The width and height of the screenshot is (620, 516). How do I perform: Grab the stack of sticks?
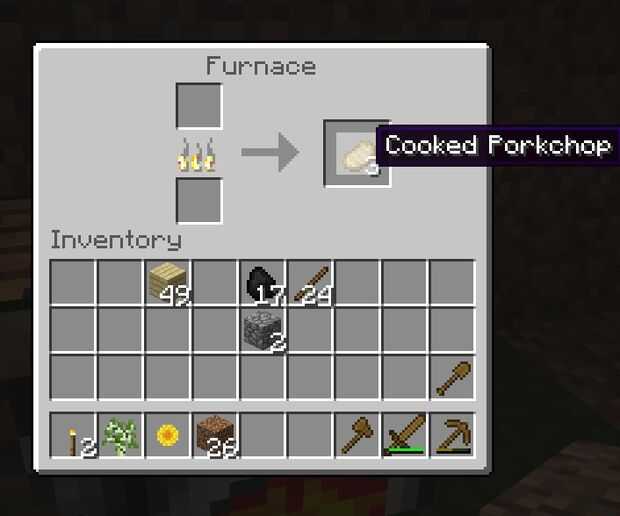pyautogui.click(x=311, y=282)
